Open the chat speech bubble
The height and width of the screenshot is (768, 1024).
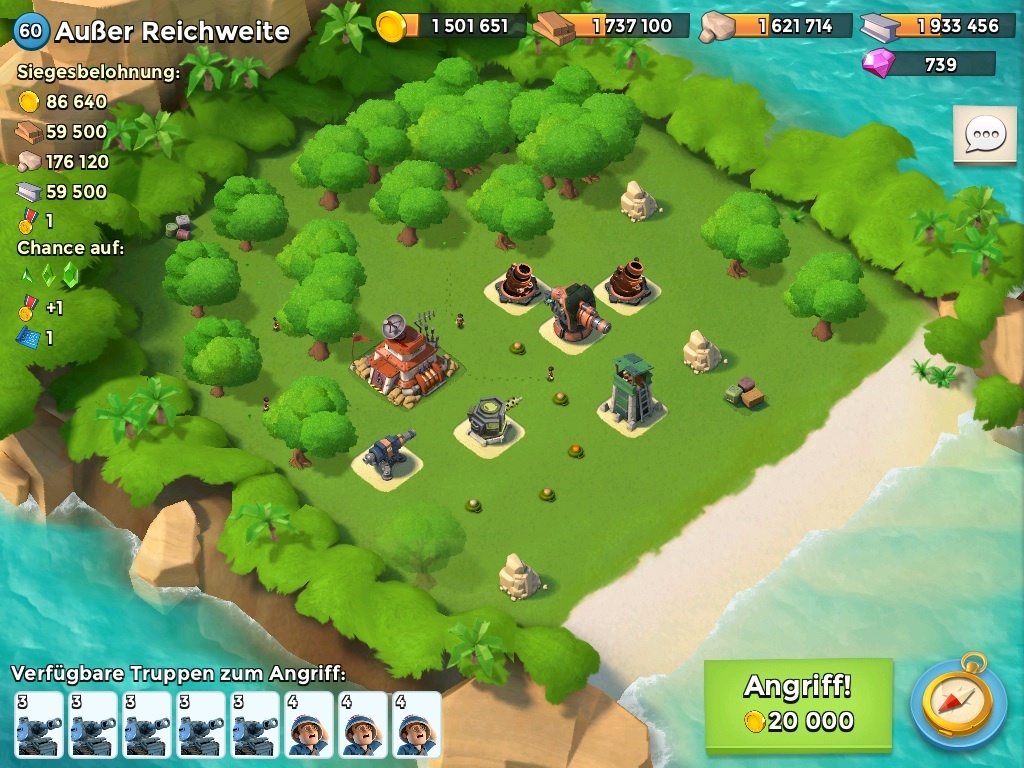[984, 134]
